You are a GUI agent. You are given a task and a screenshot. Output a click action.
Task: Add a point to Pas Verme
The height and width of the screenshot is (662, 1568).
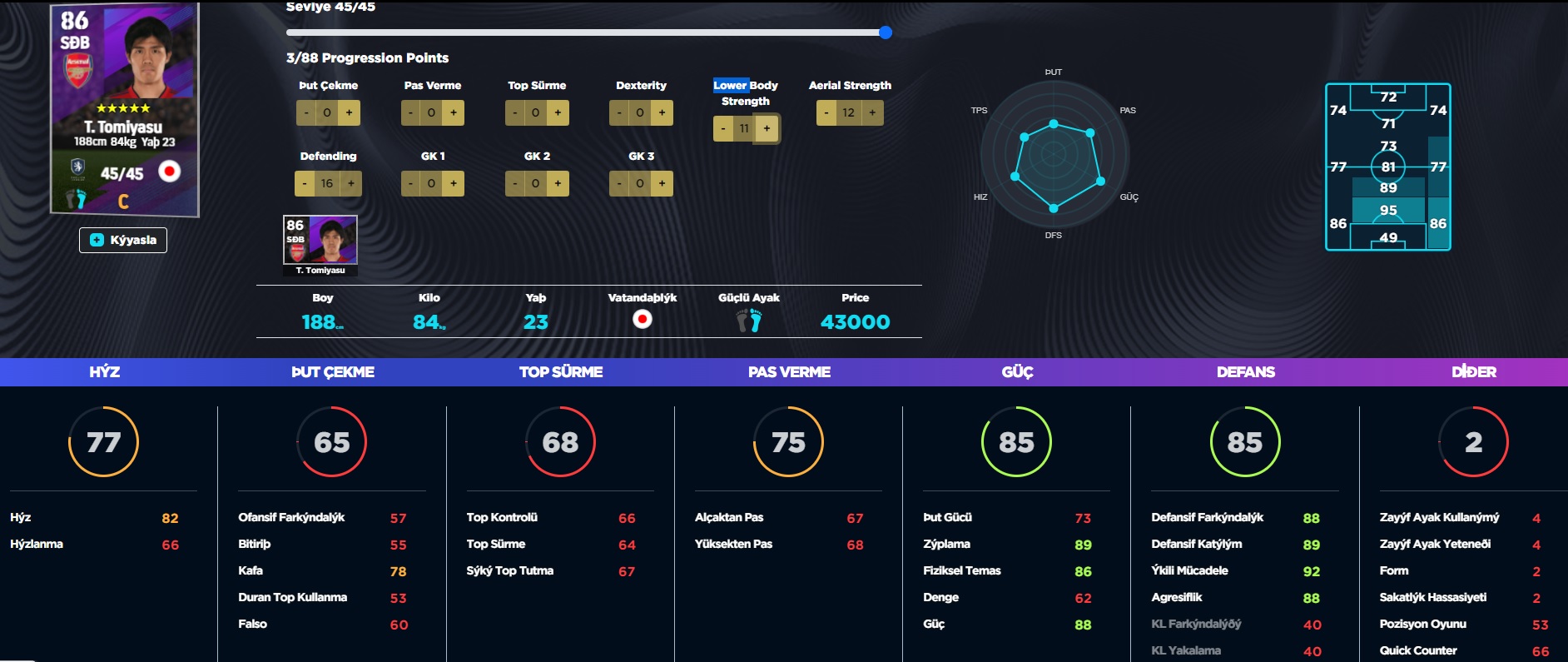point(454,112)
